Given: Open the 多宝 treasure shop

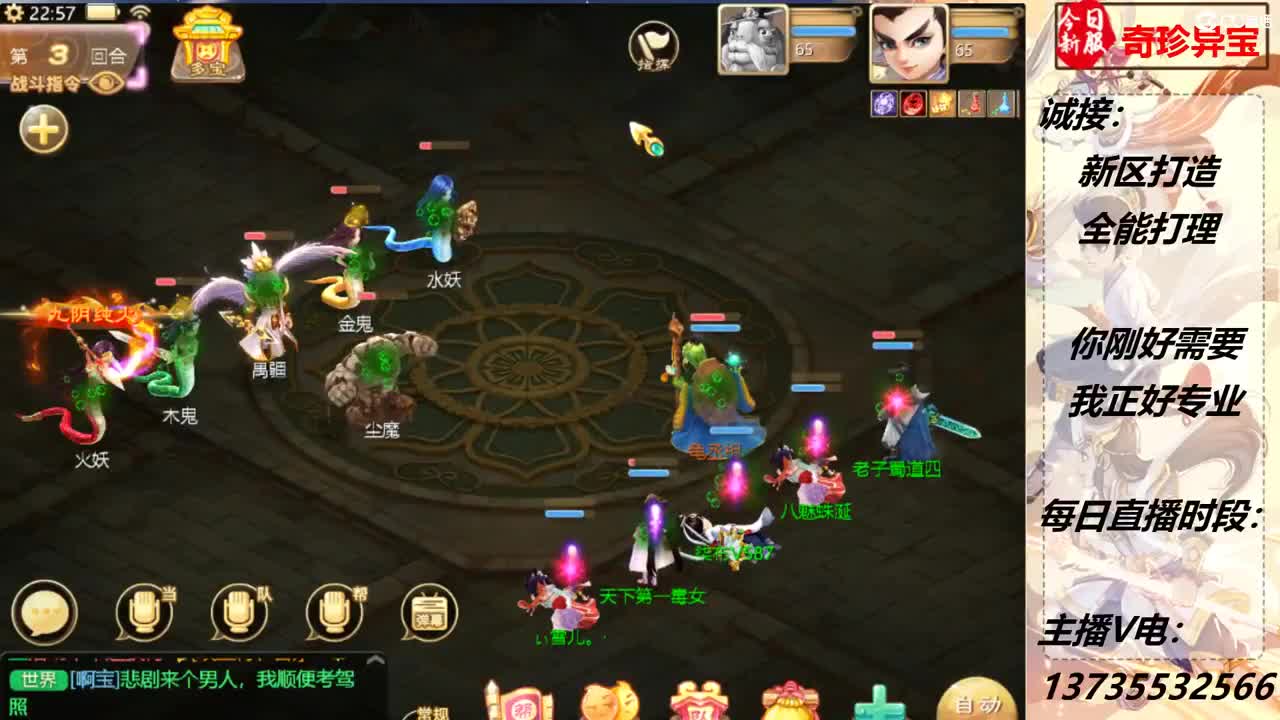Looking at the screenshot, I should pyautogui.click(x=208, y=47).
